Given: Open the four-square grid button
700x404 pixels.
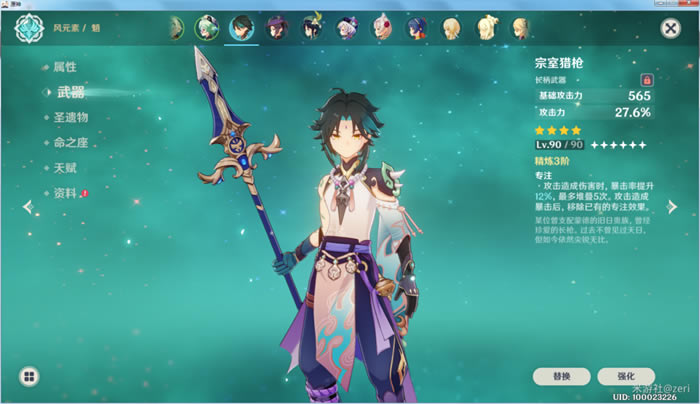Looking at the screenshot, I should [x=30, y=376].
